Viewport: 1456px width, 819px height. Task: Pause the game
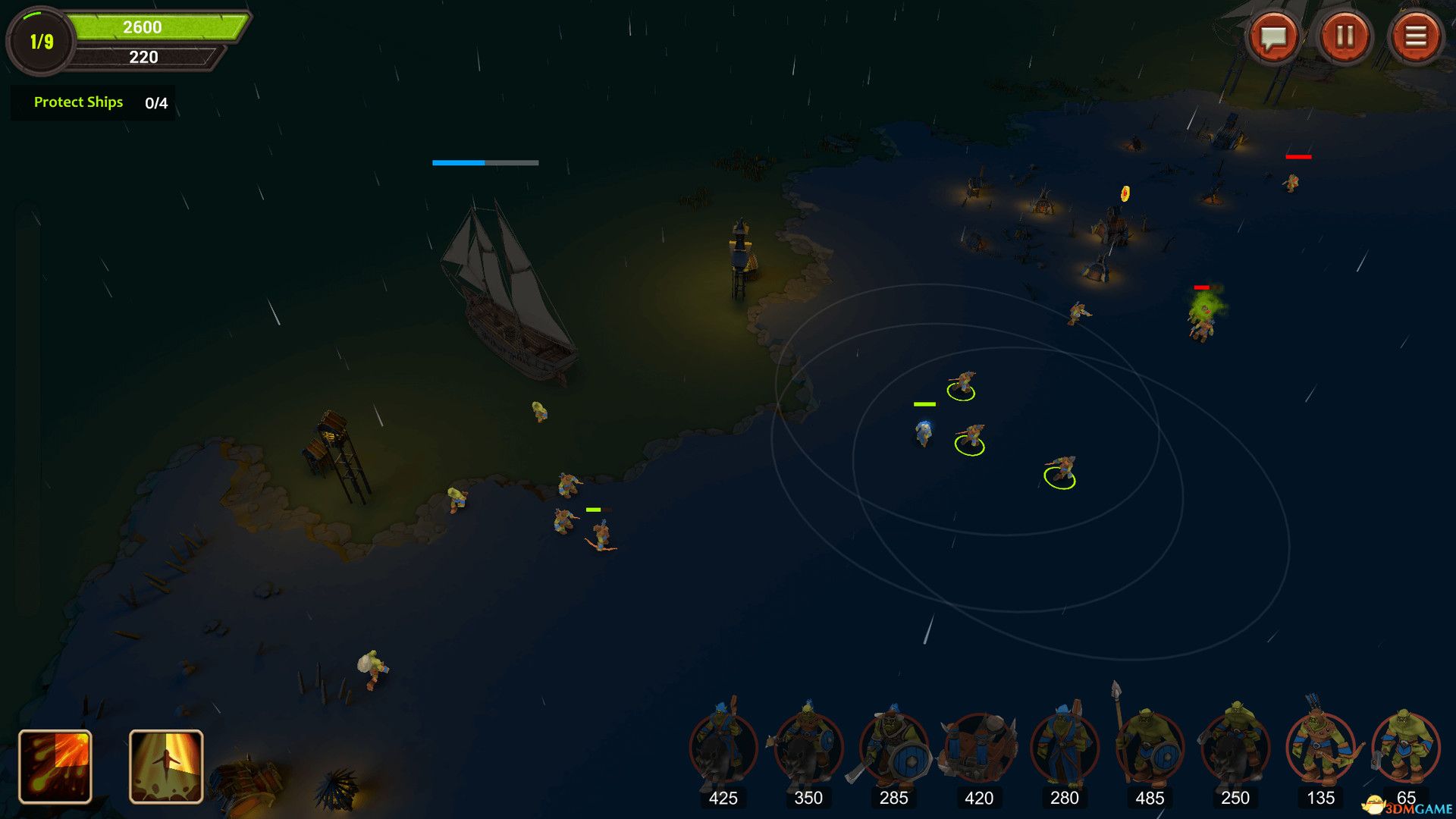(x=1345, y=36)
